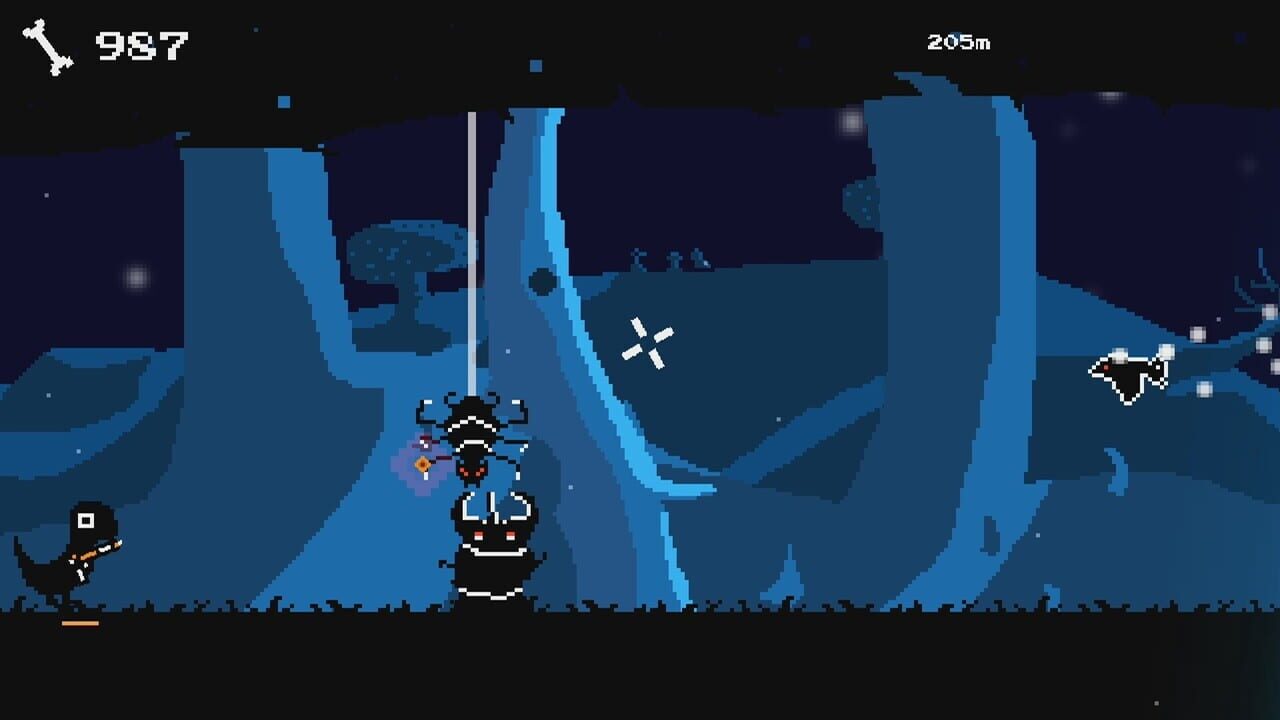Open the distance tracker reading 205m

pyautogui.click(x=958, y=42)
